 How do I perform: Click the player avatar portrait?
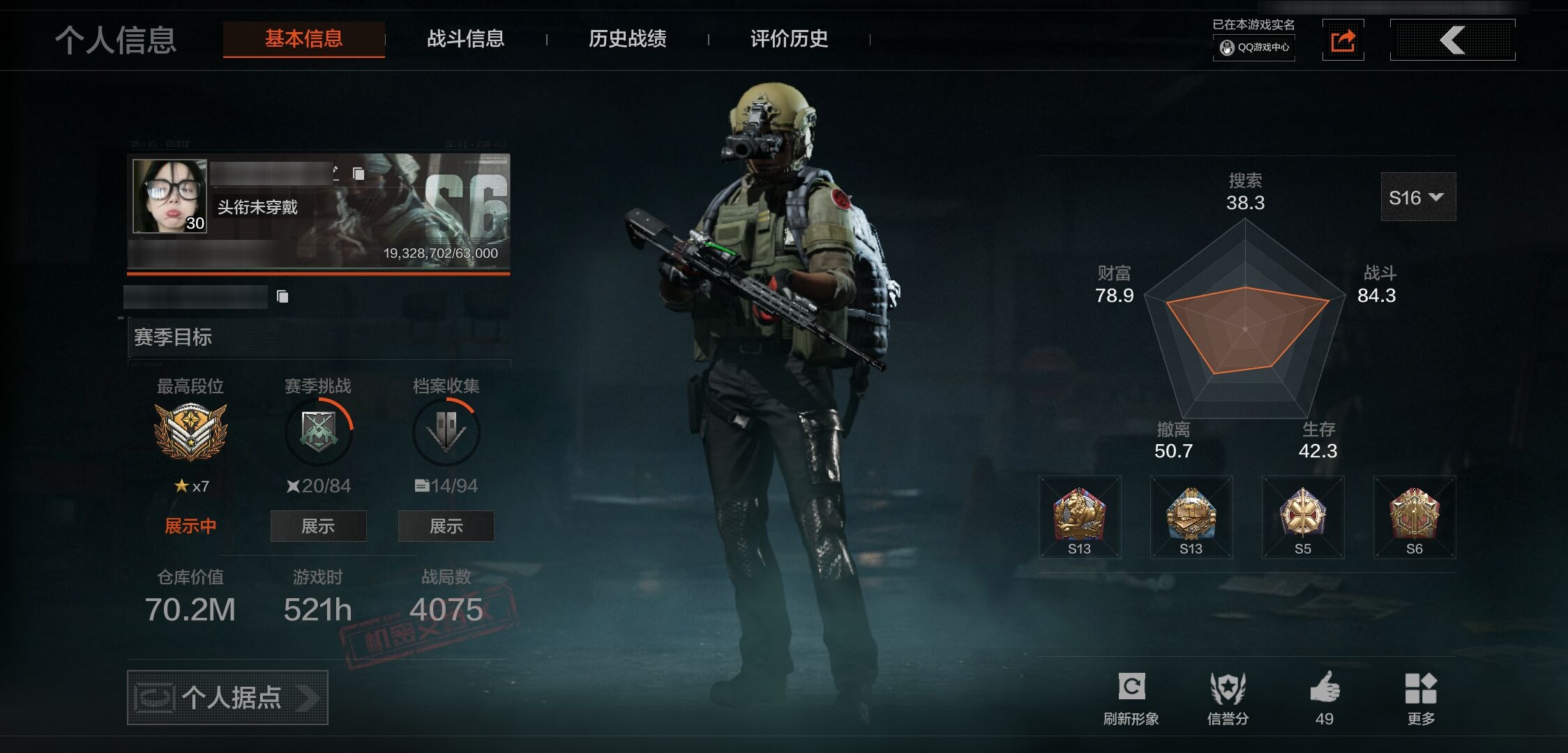(x=169, y=196)
